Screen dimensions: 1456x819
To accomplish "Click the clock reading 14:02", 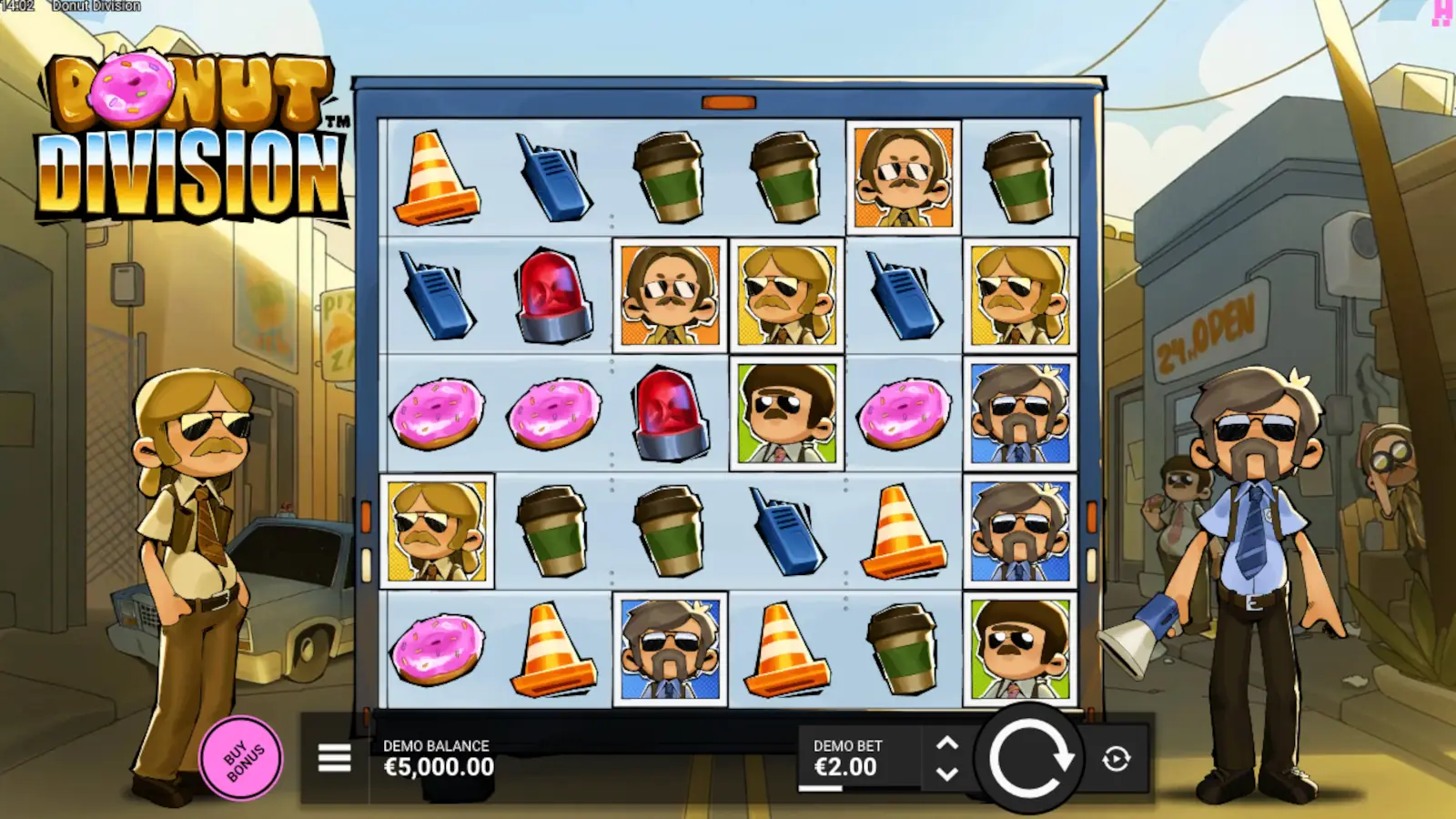I will coord(18,6).
